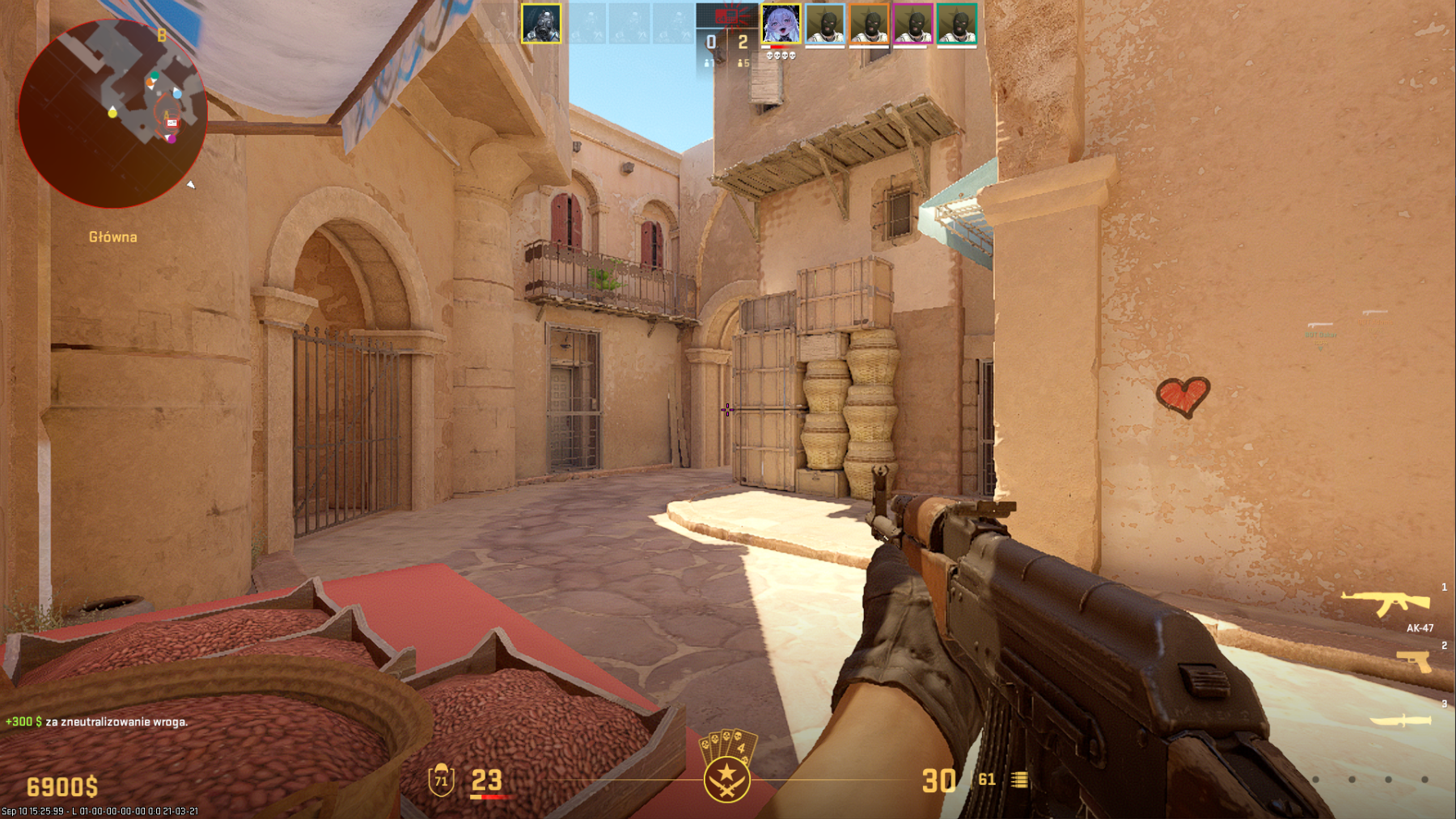Pick the orange-bordered masked player avatar
Viewport: 1456px width, 819px height.
[869, 24]
